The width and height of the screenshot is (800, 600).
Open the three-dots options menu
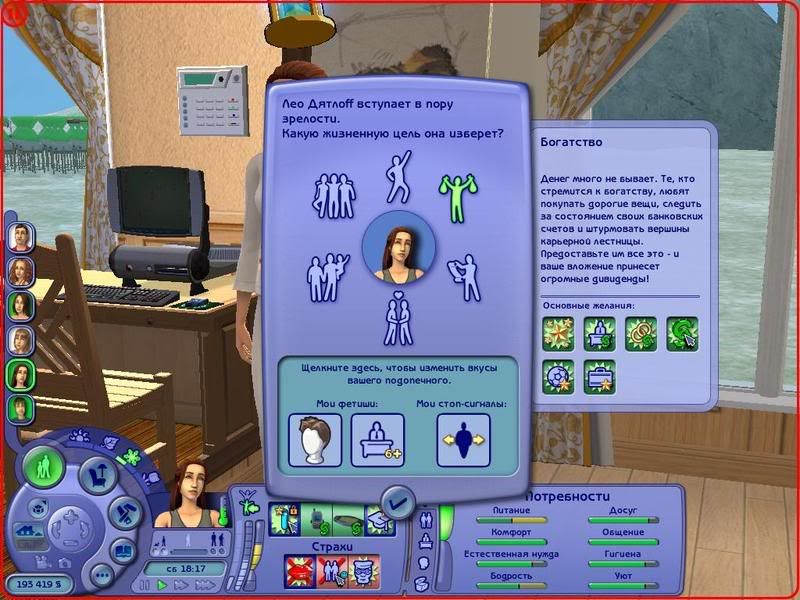pos(101,573)
